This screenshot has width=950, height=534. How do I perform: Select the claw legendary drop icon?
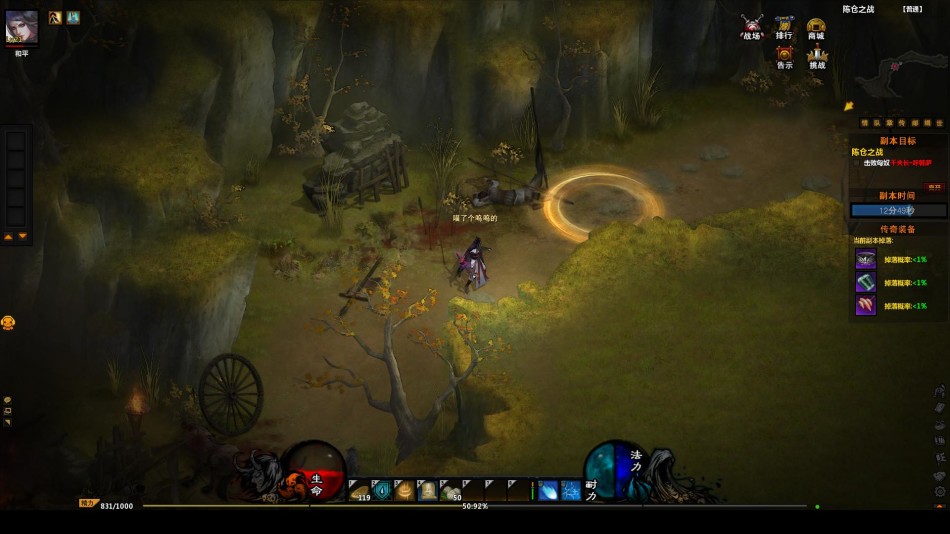tap(865, 305)
